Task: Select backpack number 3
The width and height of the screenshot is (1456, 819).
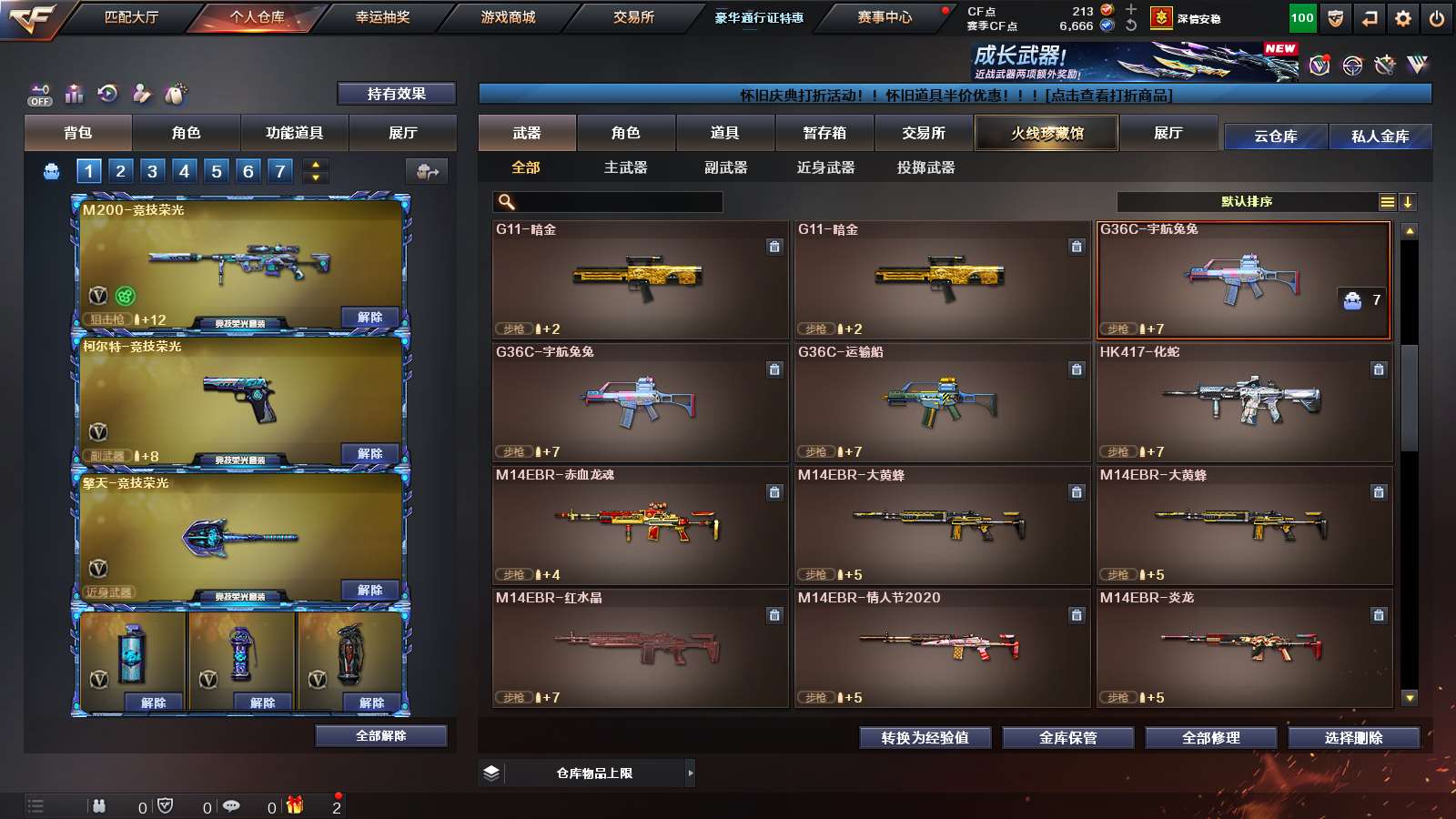Action: (152, 171)
